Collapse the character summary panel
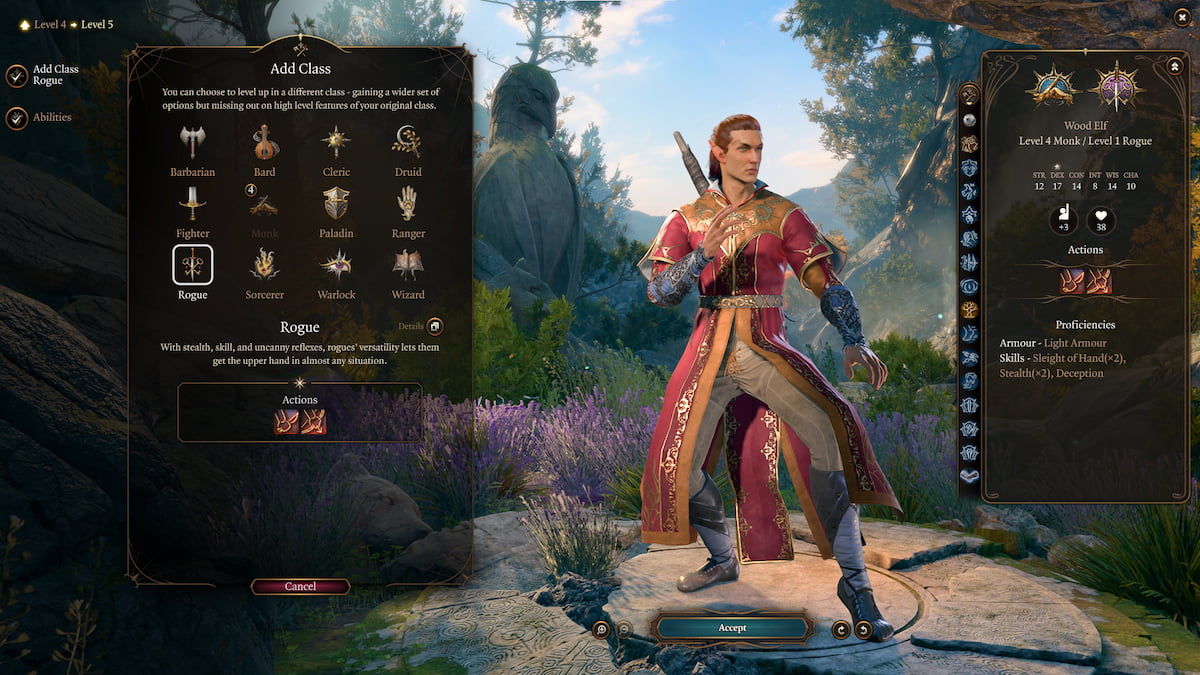The image size is (1200, 675). point(1174,65)
